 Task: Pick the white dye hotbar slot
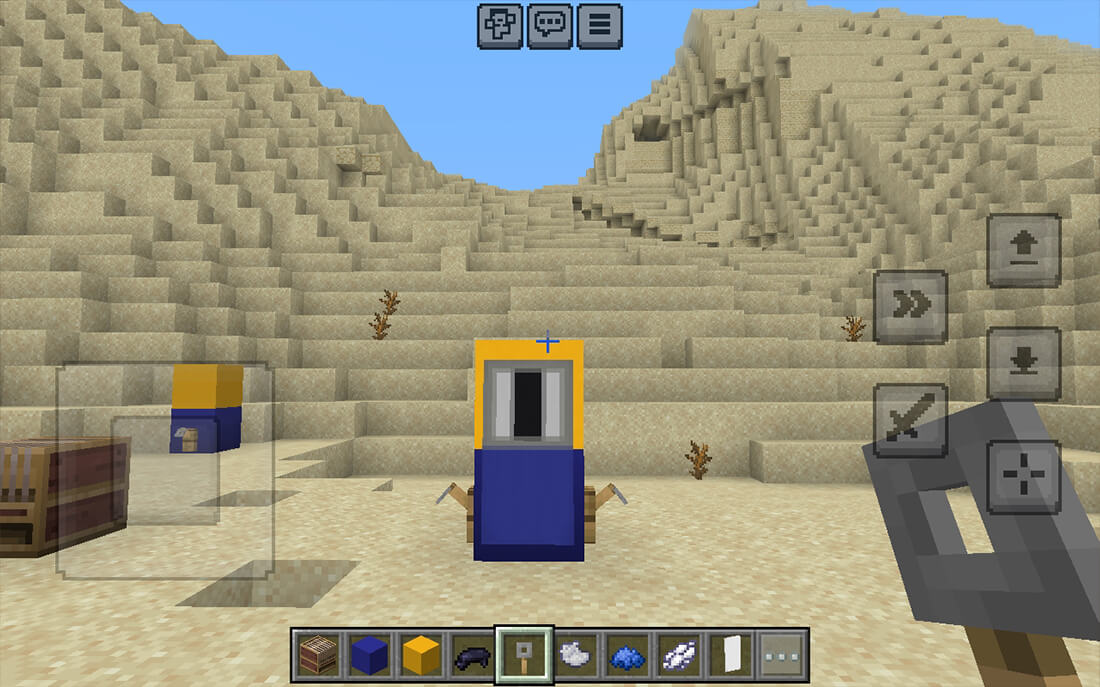[x=575, y=655]
